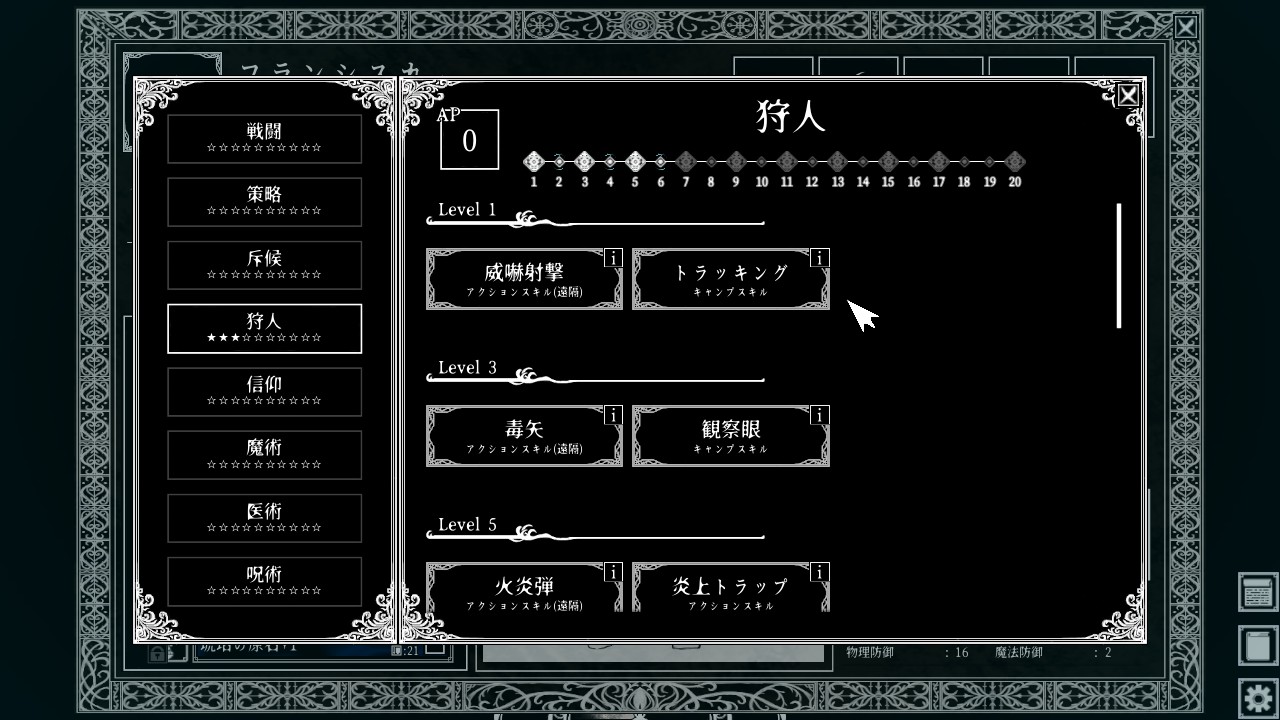View 毒矢 skill details via its info icon
Viewport: 1280px width, 720px height.
click(614, 413)
